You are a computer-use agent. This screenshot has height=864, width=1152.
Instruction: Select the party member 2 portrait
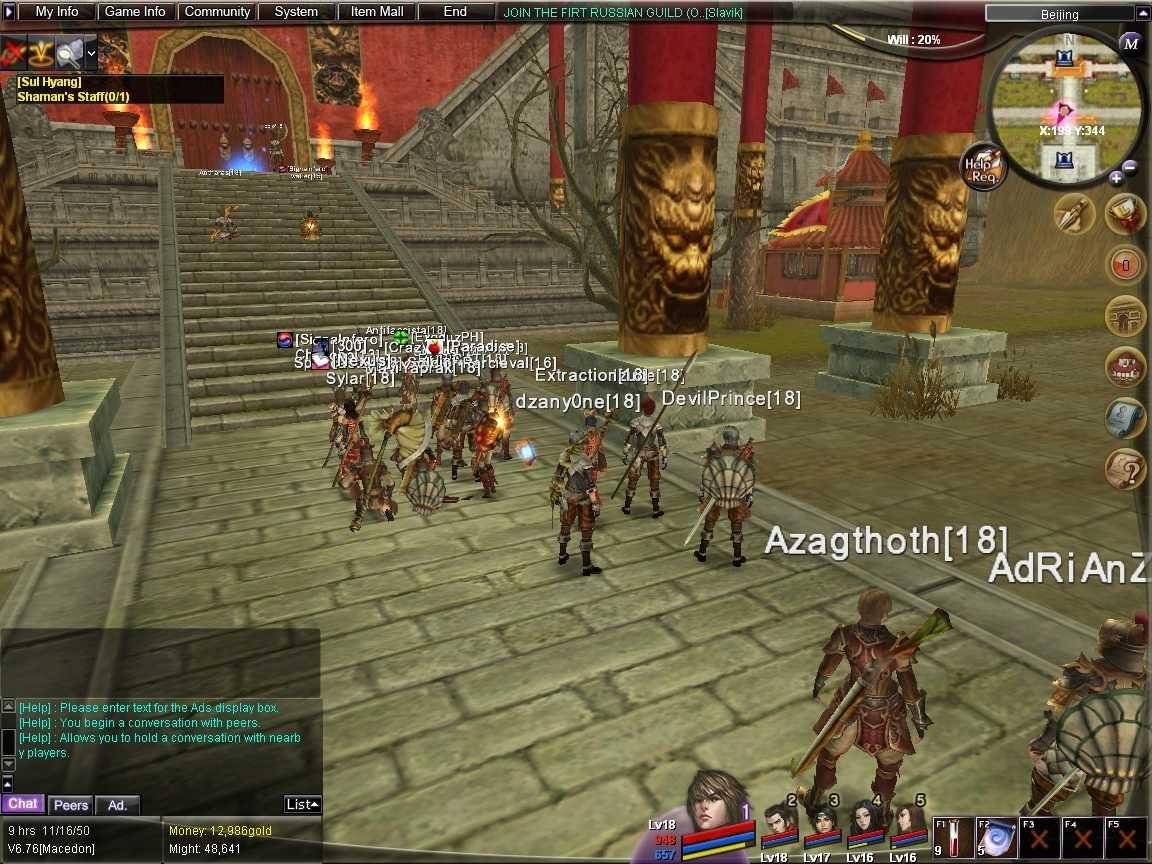(779, 826)
